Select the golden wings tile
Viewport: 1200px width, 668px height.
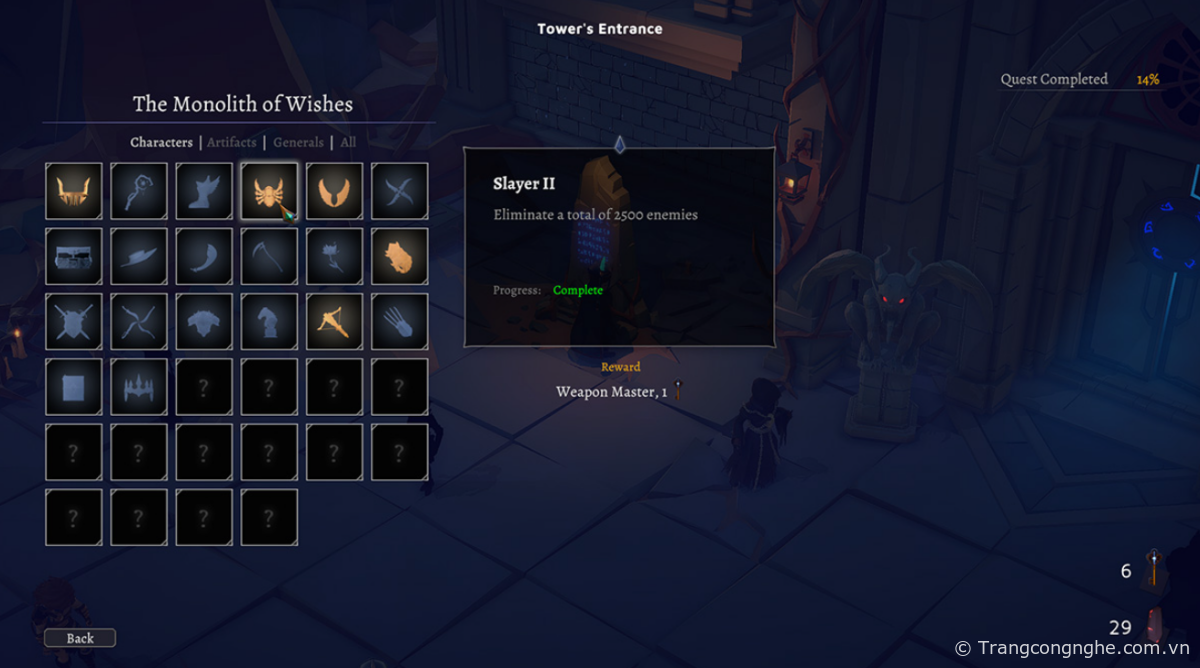[x=334, y=191]
